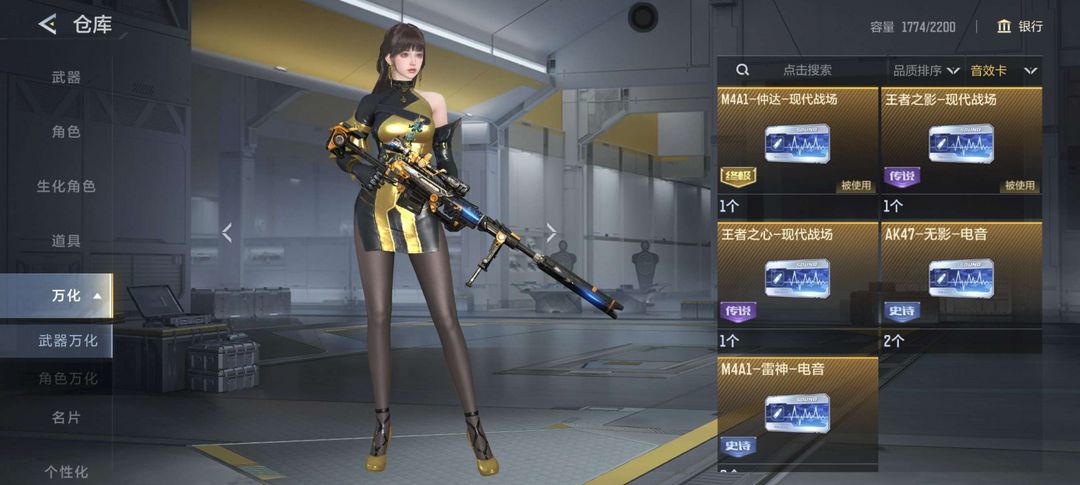Open the 生化角色 category
The height and width of the screenshot is (485, 1080).
coord(66,186)
